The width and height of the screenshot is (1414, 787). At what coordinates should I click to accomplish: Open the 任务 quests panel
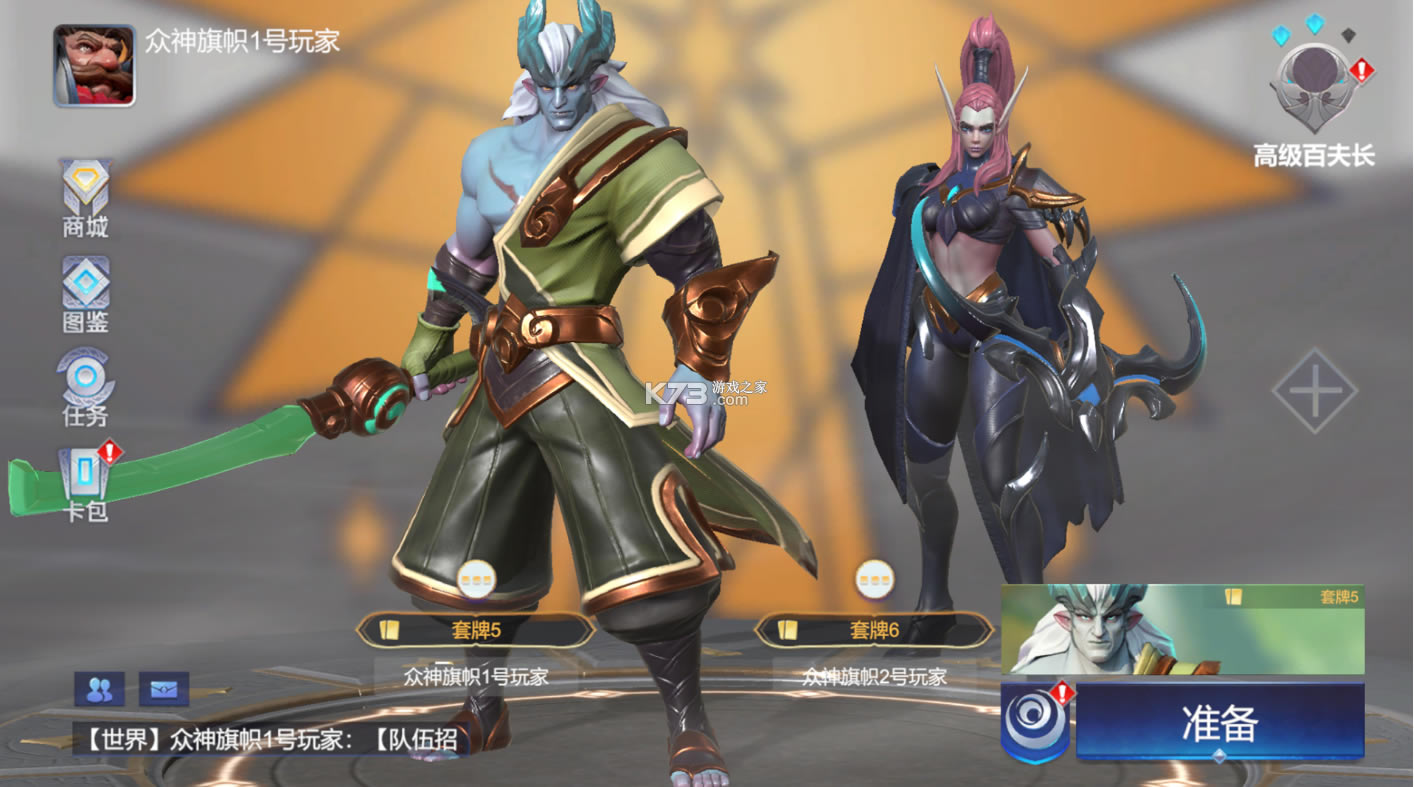86,387
